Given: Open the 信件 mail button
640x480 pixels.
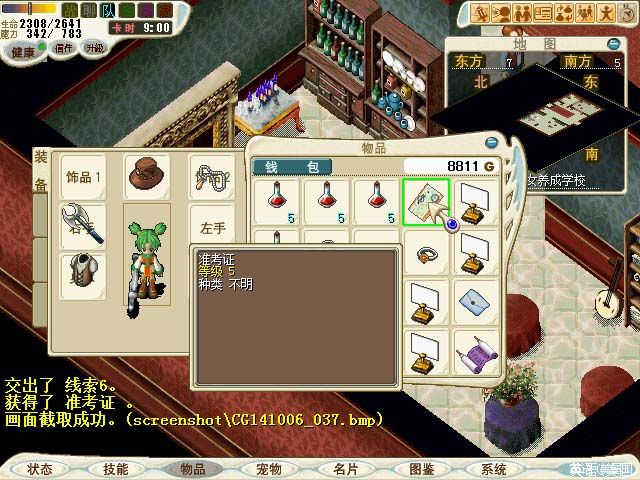Looking at the screenshot, I should [63, 48].
